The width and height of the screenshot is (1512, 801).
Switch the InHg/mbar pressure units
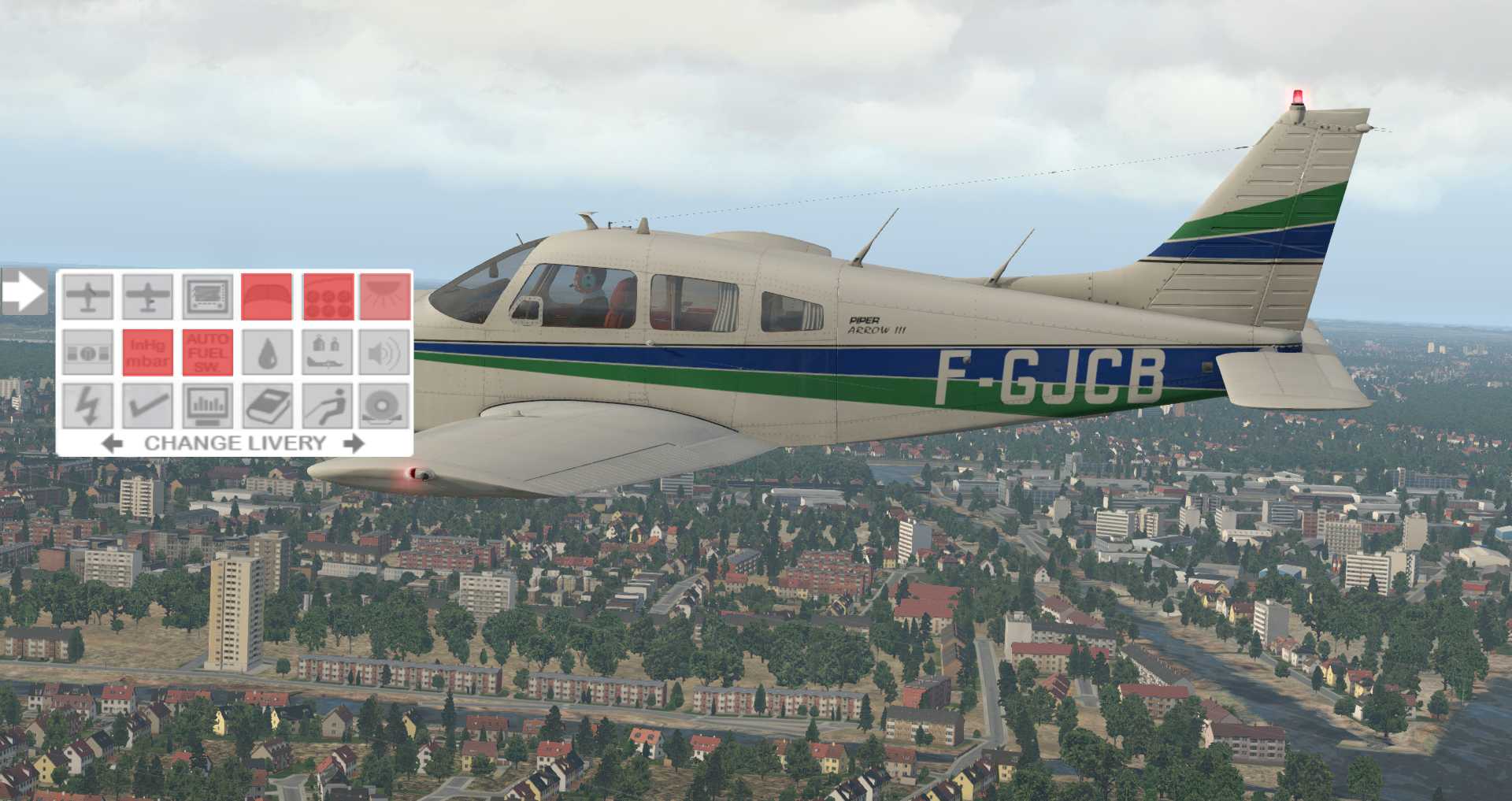click(x=147, y=352)
